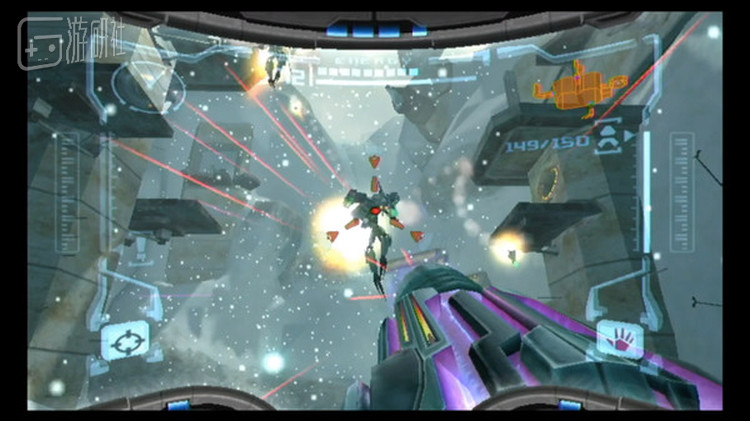The height and width of the screenshot is (421, 750).
Task: Select the combat visor crosshair icon
Action: 125,341
